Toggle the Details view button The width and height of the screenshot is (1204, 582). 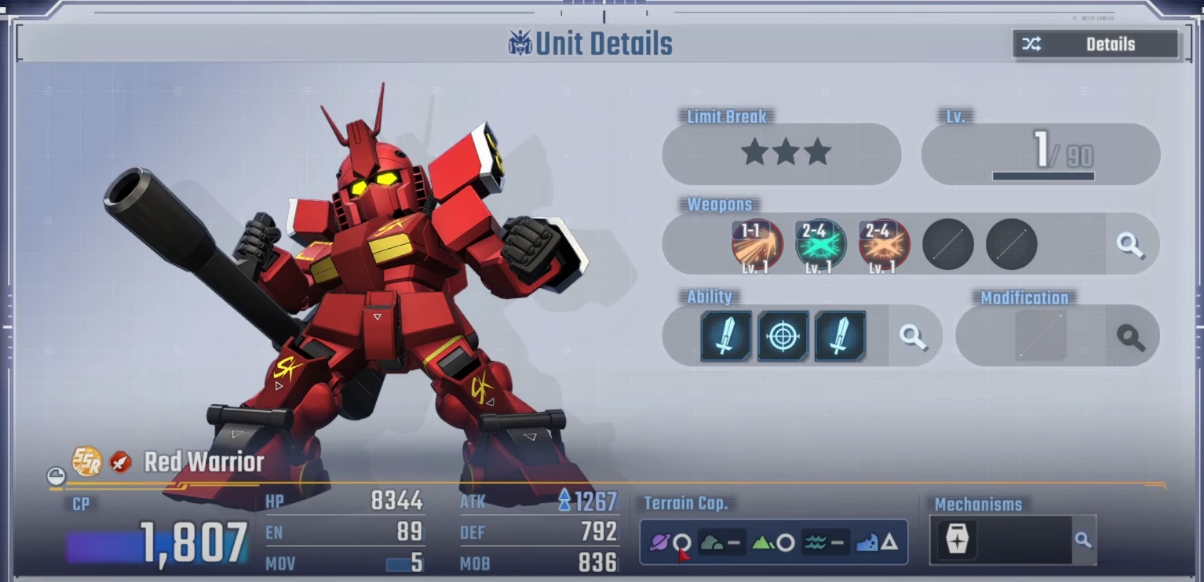pyautogui.click(x=1095, y=44)
